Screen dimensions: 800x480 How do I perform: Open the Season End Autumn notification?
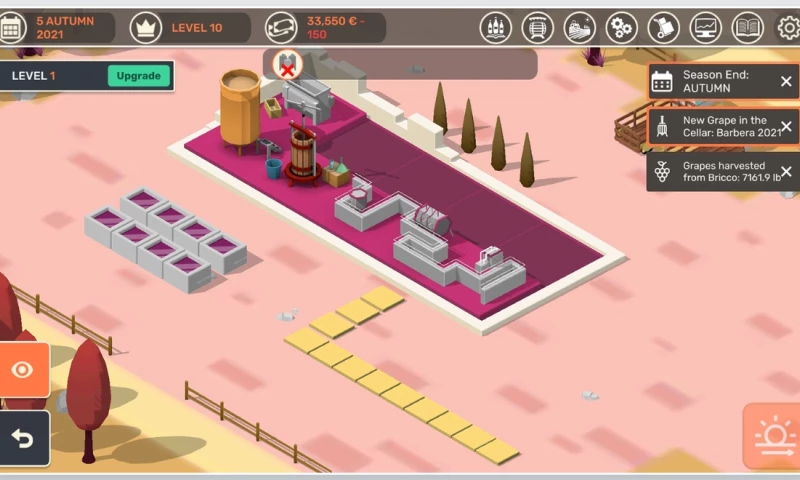click(x=712, y=82)
